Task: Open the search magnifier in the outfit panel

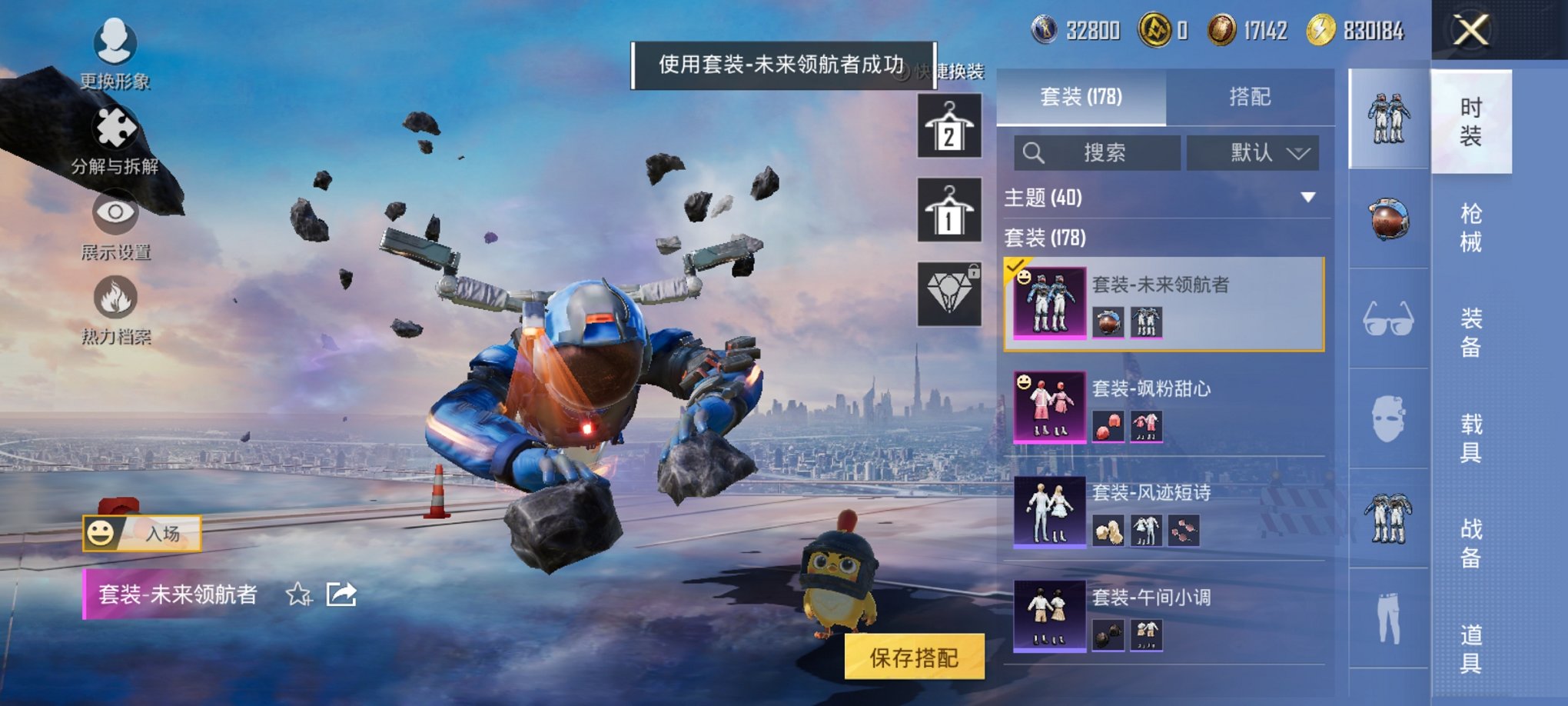Action: coord(1034,152)
